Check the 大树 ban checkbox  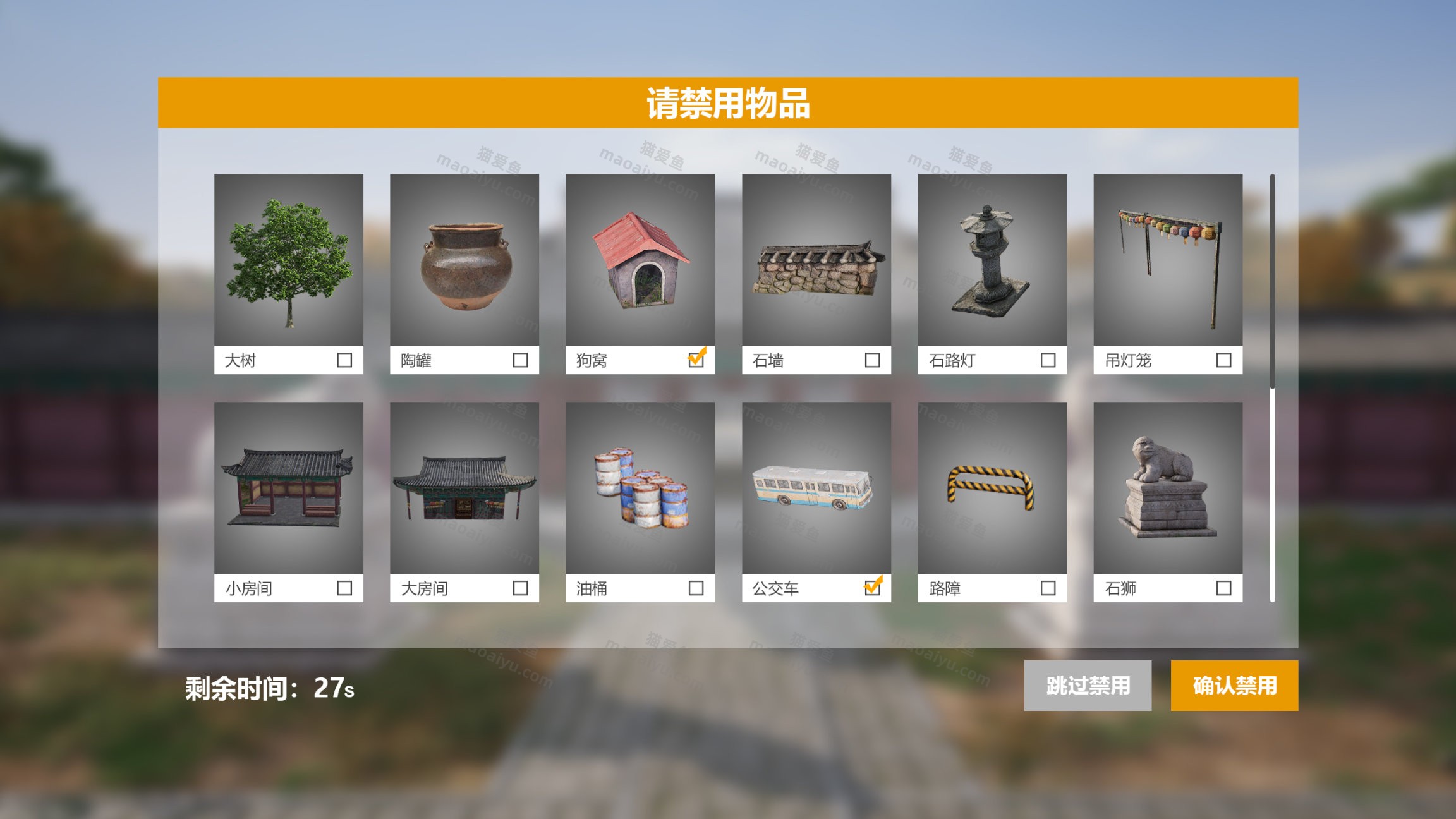tap(344, 360)
